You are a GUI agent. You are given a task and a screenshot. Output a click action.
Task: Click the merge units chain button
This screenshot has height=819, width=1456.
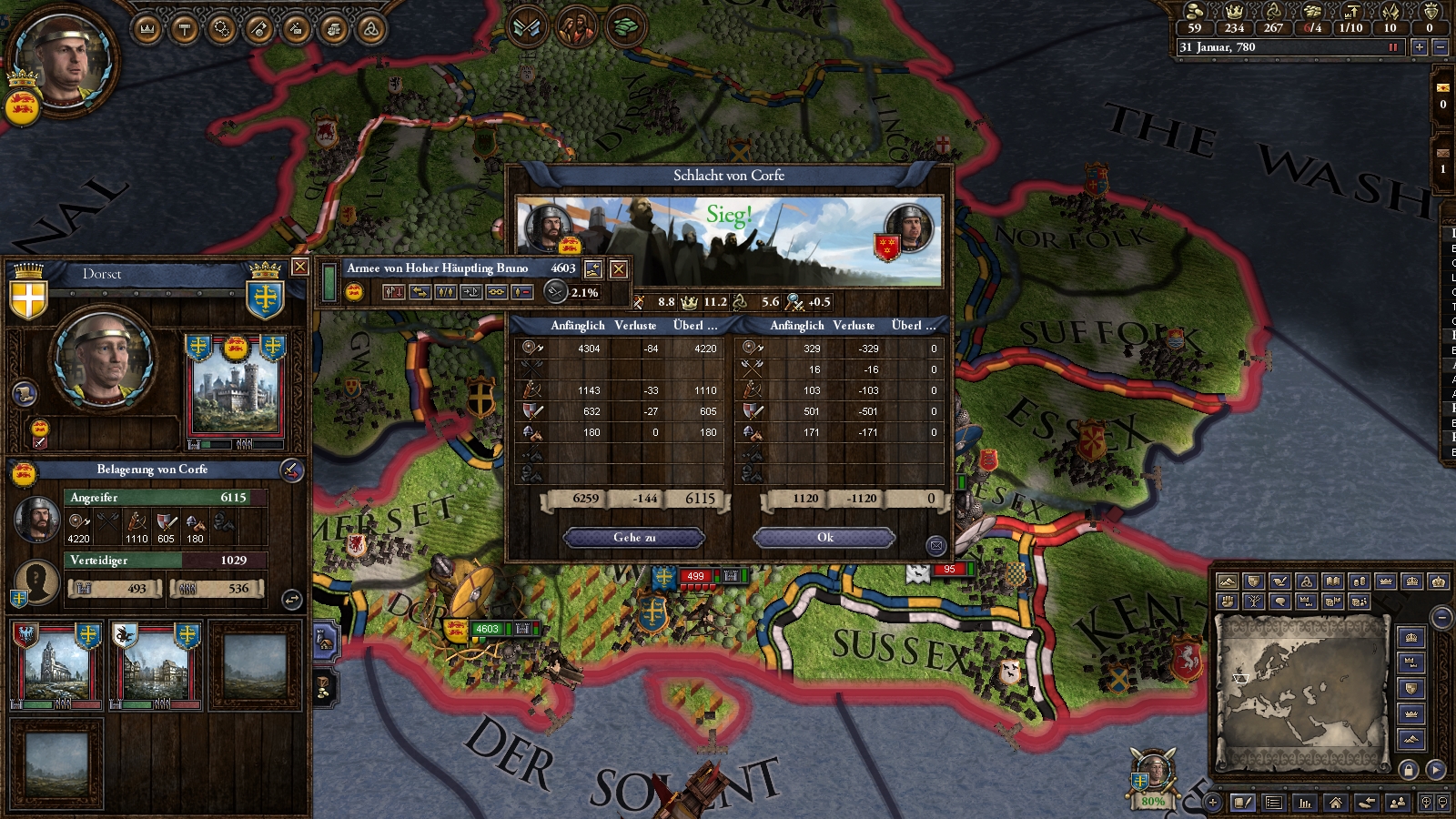tap(496, 292)
